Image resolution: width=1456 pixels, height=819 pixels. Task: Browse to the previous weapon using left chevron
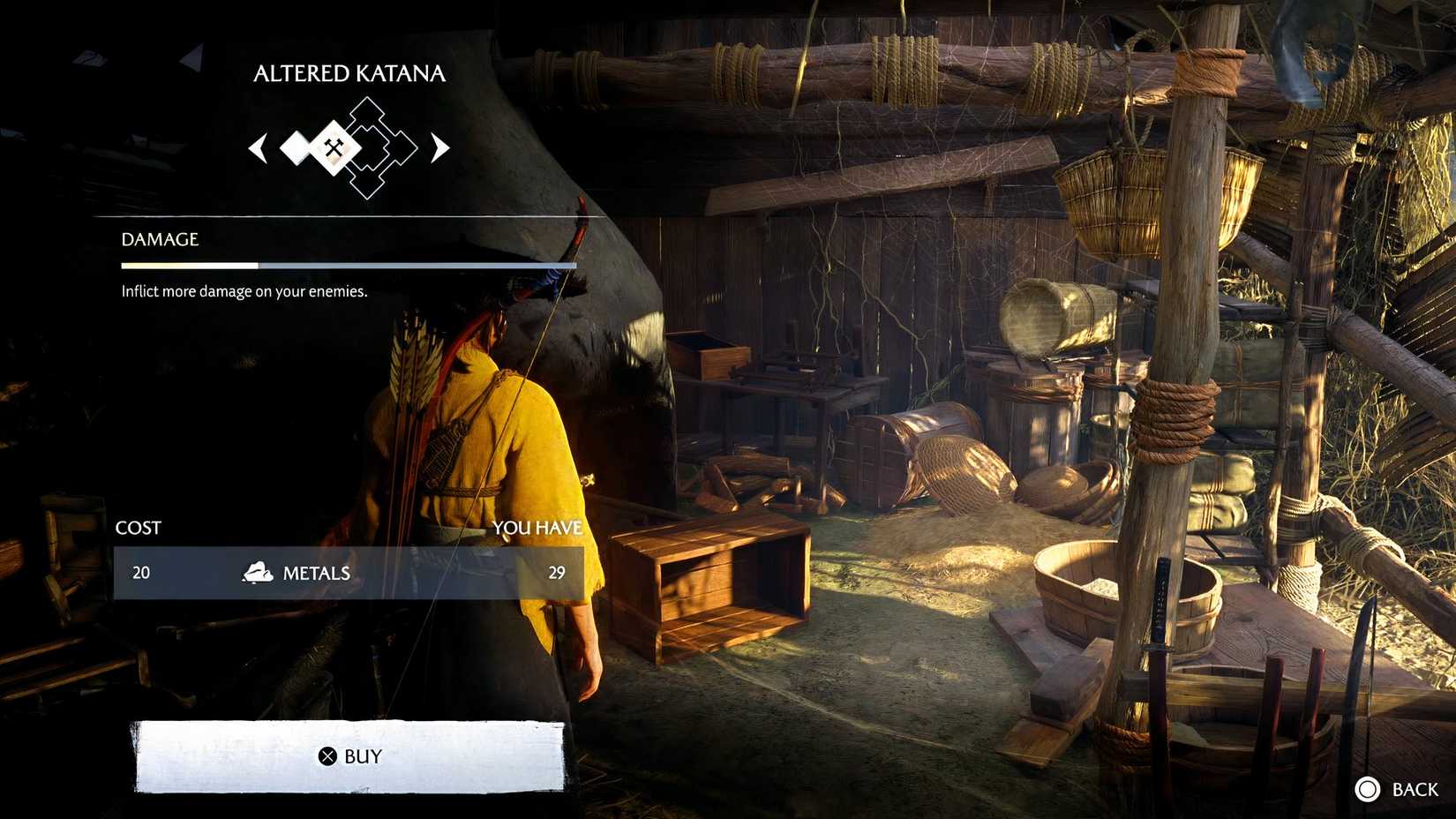259,148
